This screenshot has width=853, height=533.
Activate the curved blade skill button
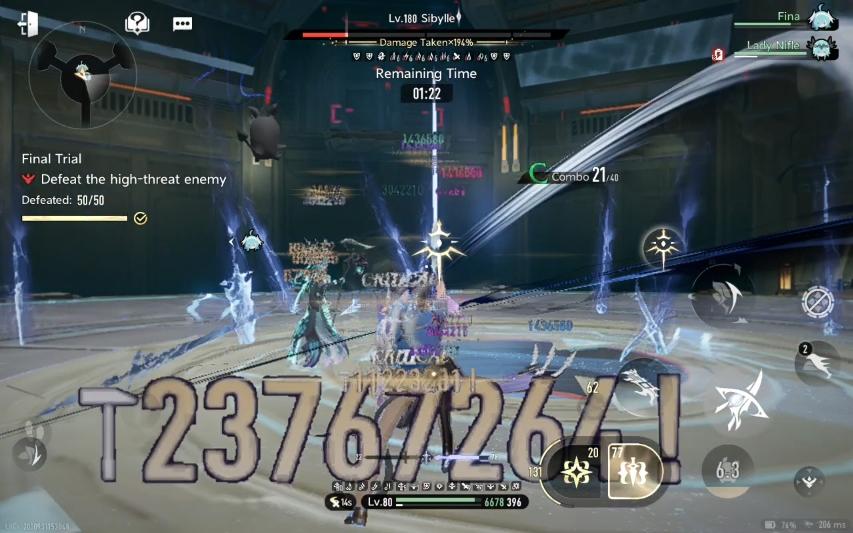(722, 295)
